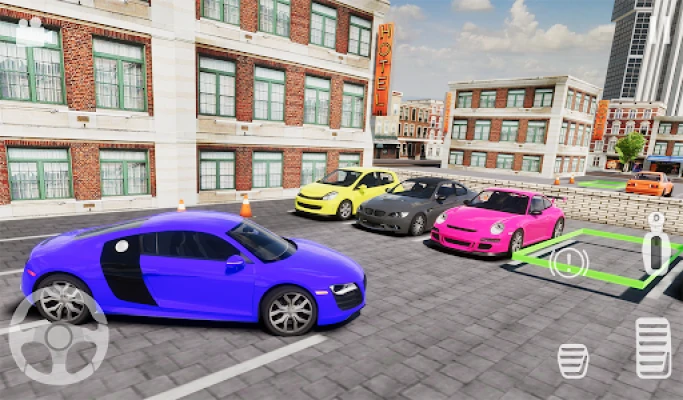Tap the camera view icon
The image size is (683, 400).
[x=34, y=31]
